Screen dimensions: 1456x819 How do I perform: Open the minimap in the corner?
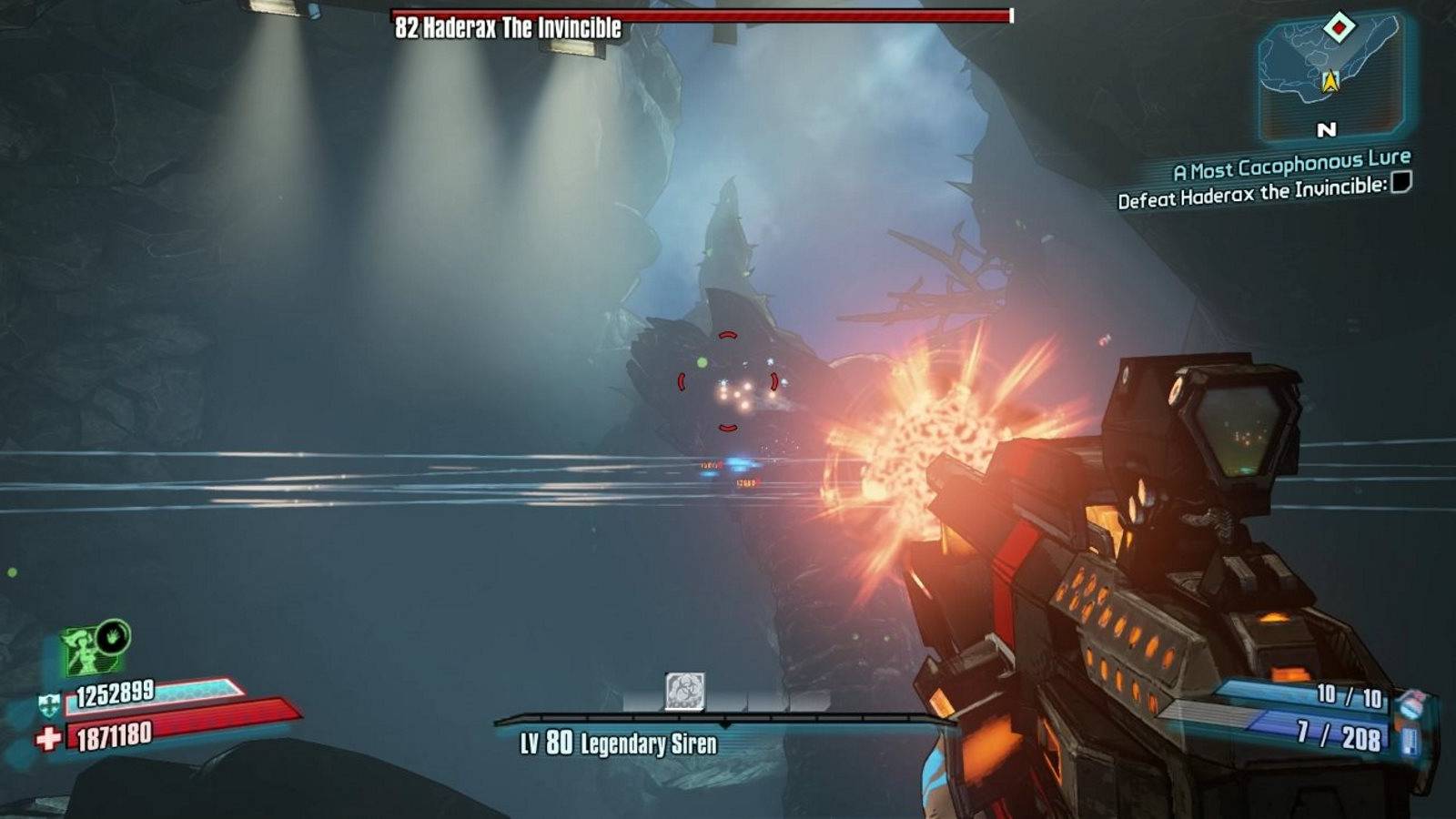[x=1331, y=73]
